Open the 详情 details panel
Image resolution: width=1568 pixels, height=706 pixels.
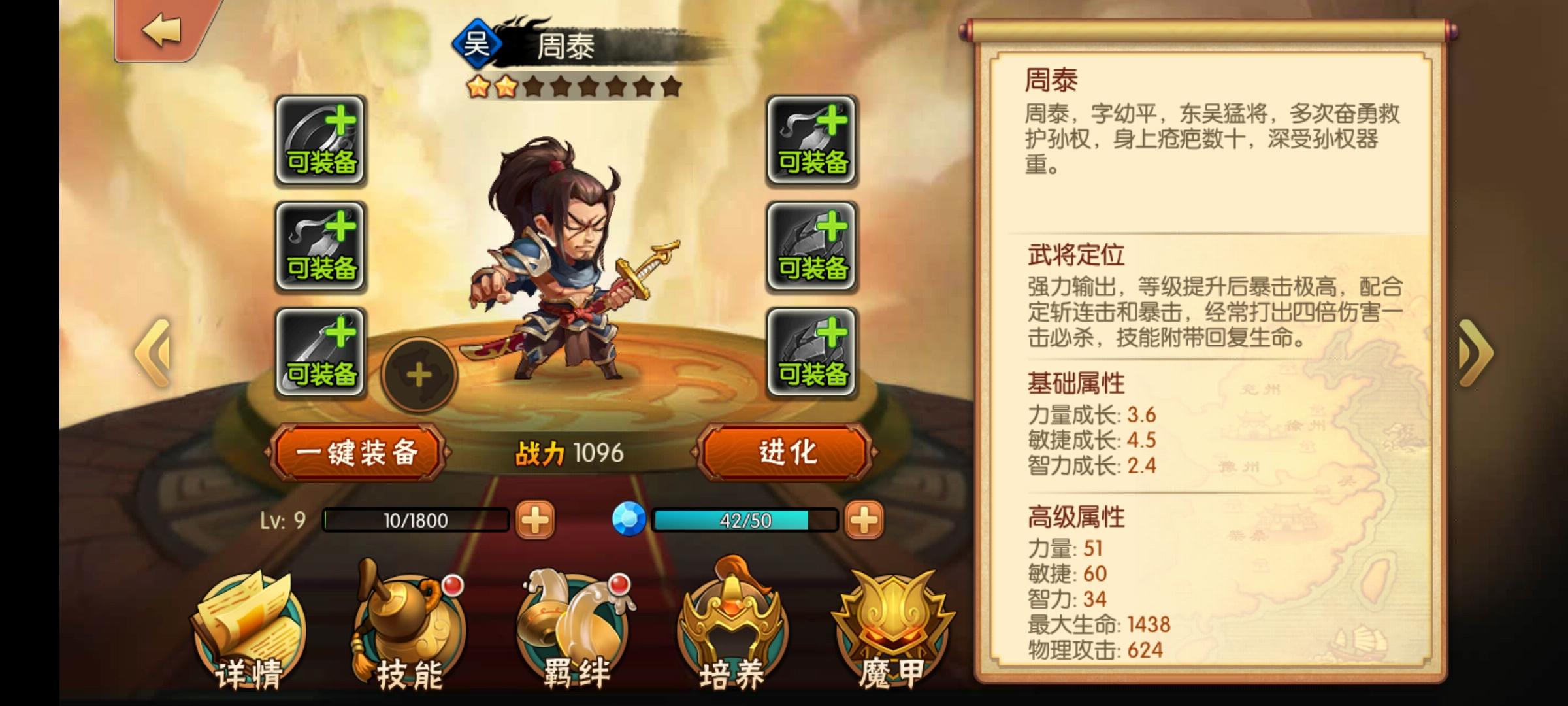click(x=248, y=628)
